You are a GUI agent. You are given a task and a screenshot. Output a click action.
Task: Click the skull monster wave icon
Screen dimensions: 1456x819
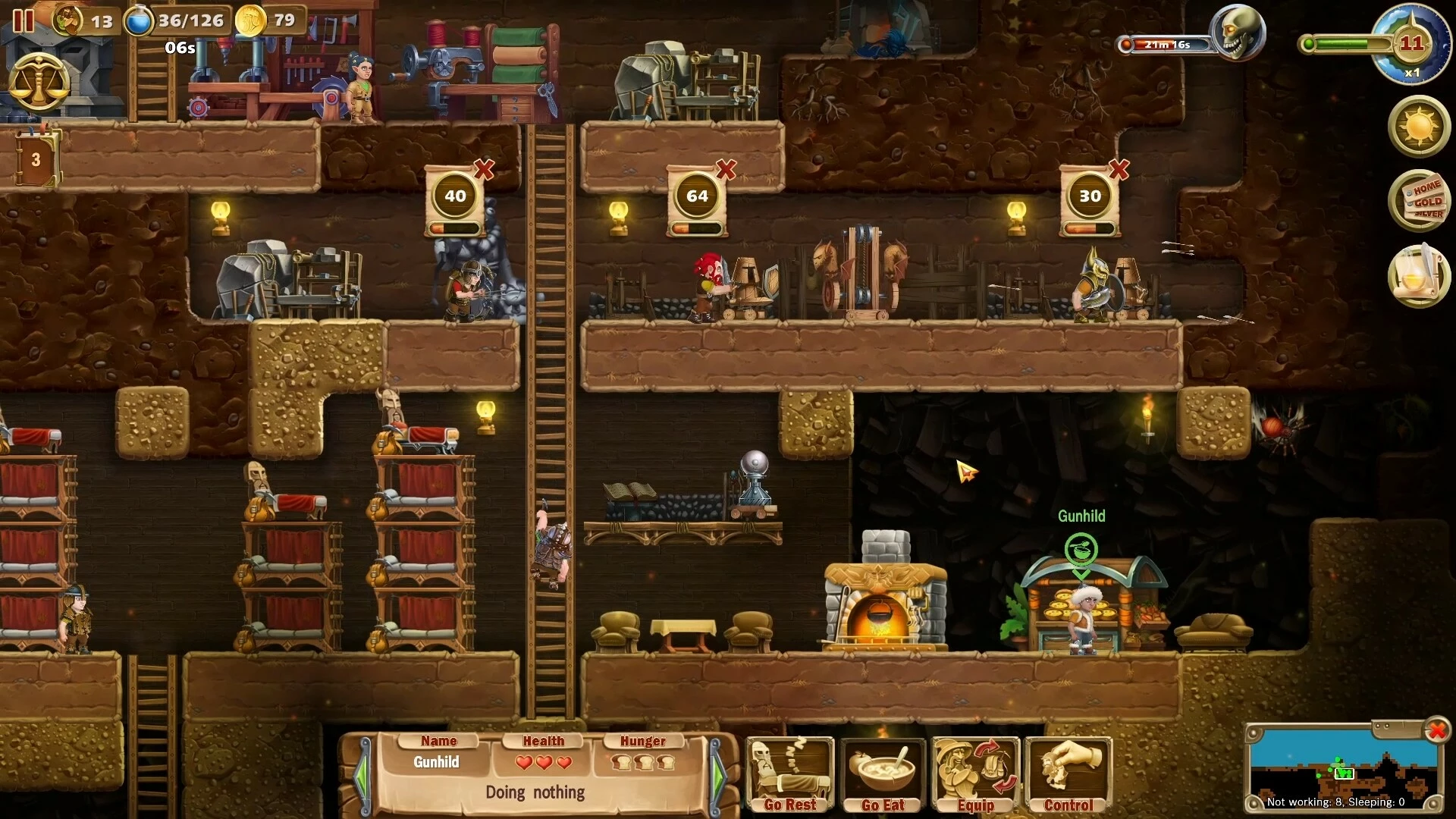(x=1238, y=33)
